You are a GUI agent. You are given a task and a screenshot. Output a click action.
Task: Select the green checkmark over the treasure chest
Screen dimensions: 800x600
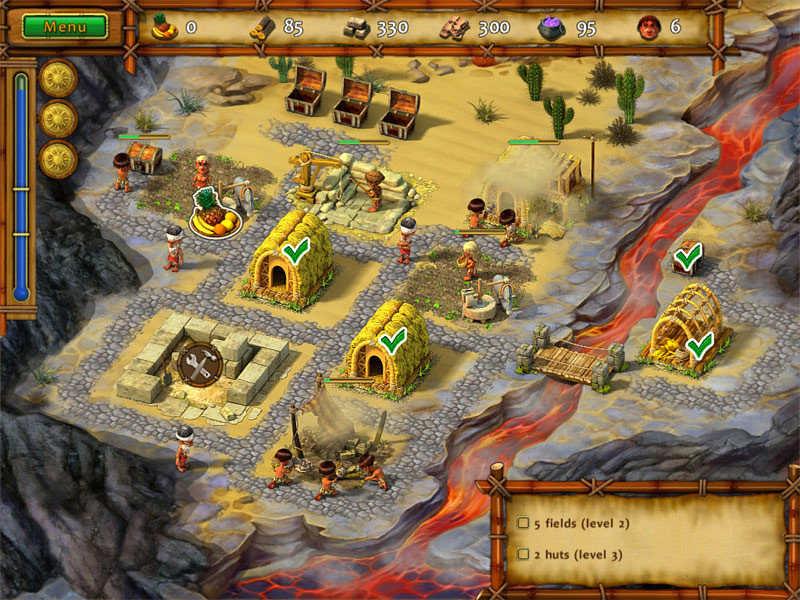[687, 259]
